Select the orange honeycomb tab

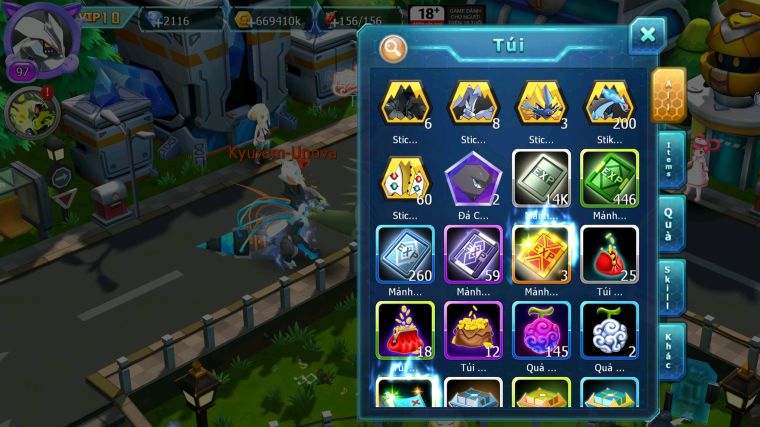click(x=667, y=95)
